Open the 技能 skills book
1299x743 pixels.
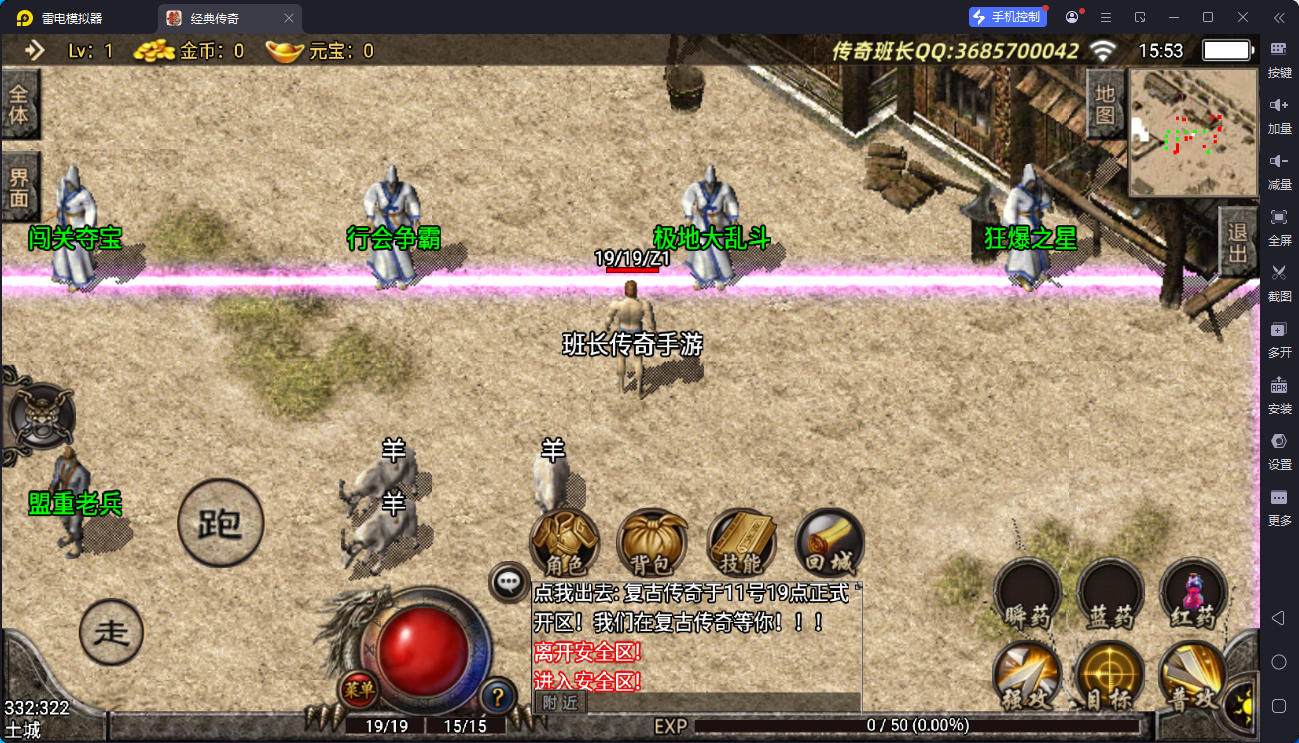pyautogui.click(x=741, y=544)
